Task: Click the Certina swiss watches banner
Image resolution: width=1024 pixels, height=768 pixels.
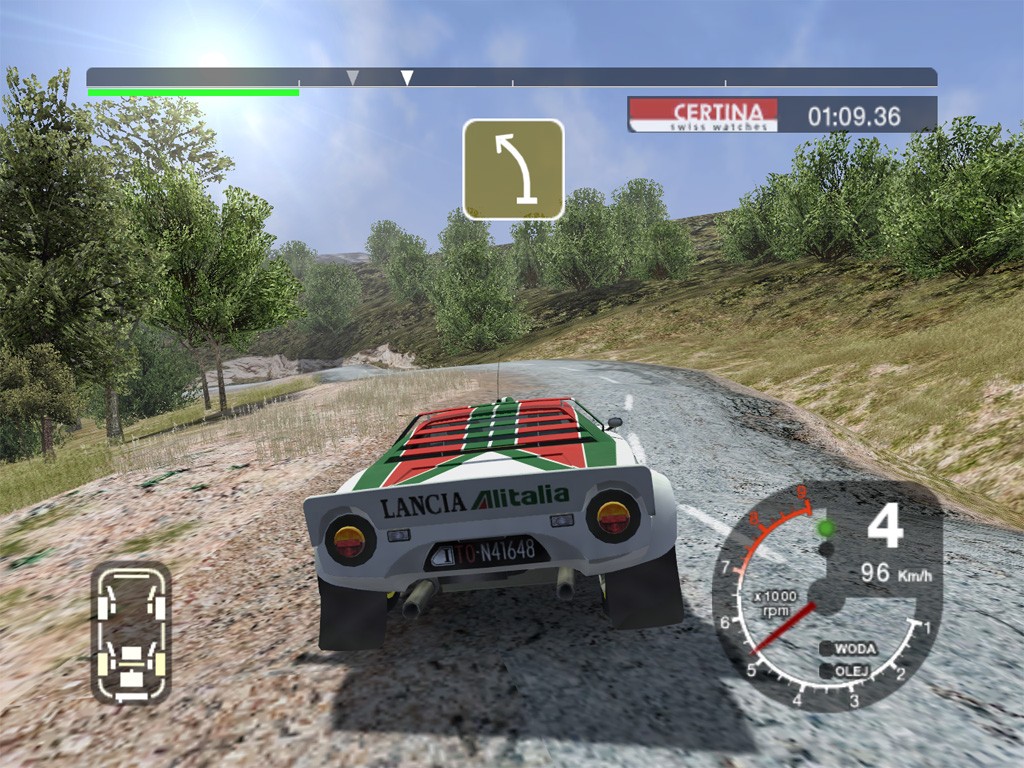Action: (x=703, y=115)
